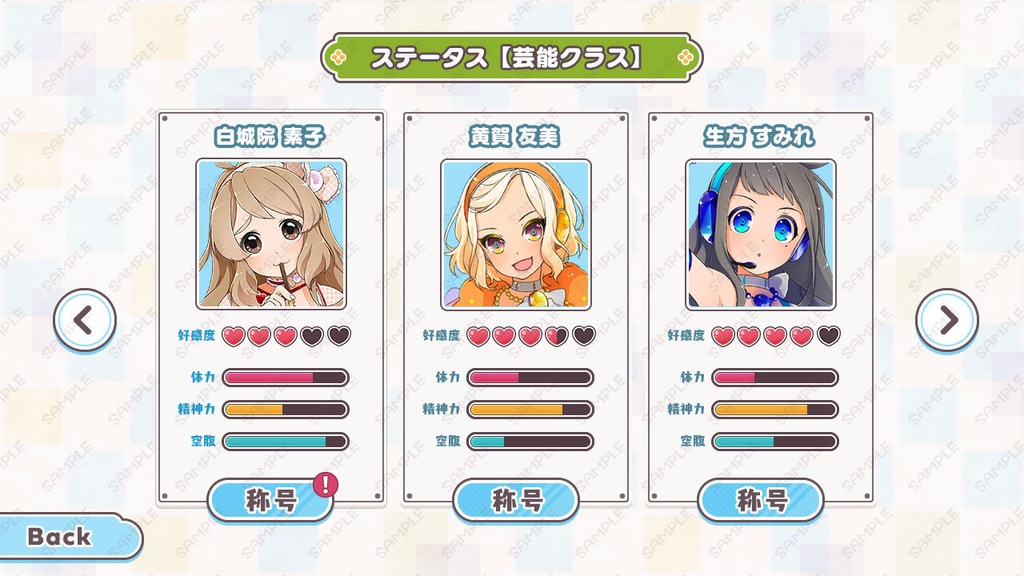Show next page with right arrow
The width and height of the screenshot is (1024, 576).
pos(946,320)
